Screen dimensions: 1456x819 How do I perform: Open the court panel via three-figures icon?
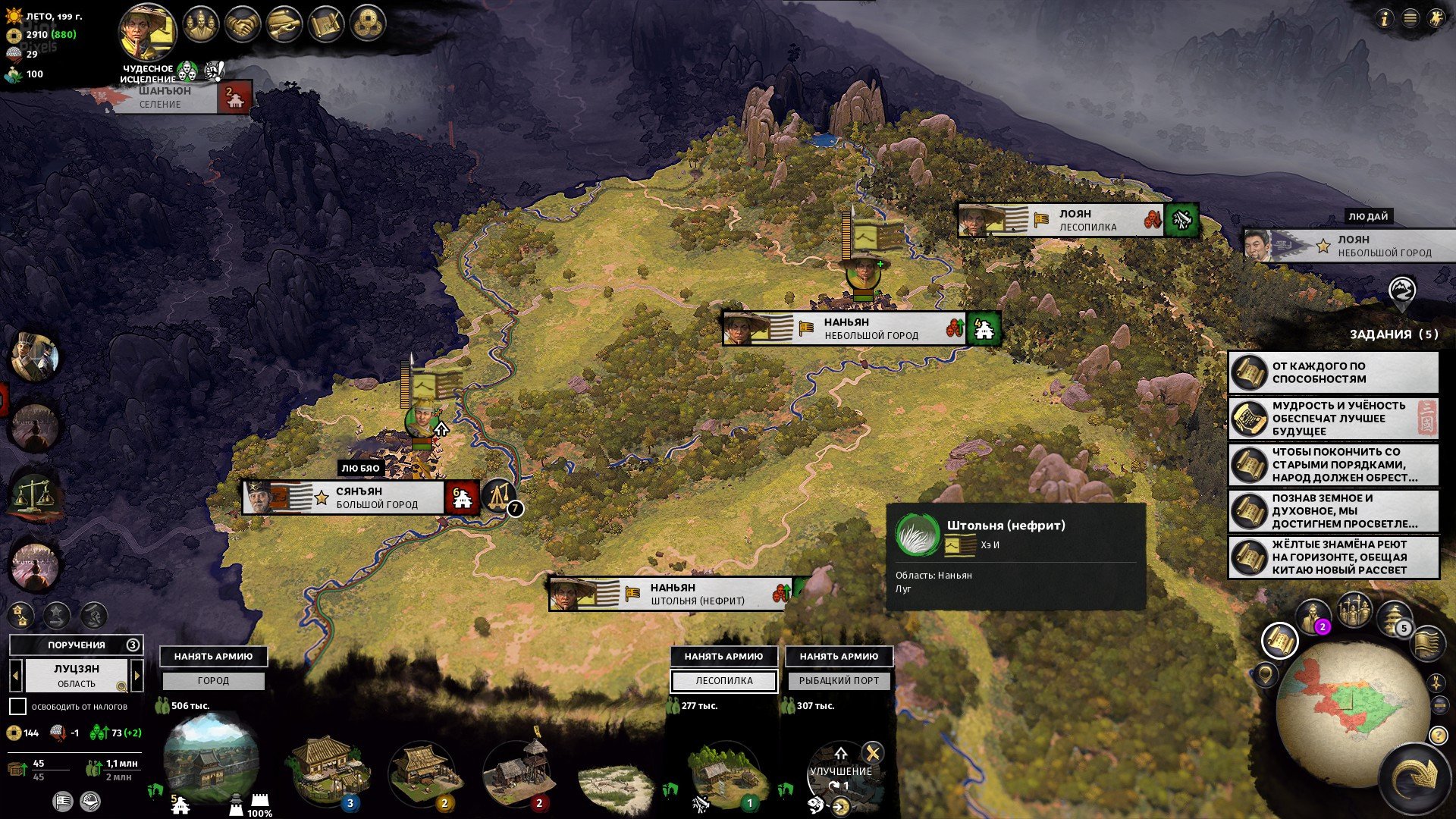pyautogui.click(x=199, y=24)
